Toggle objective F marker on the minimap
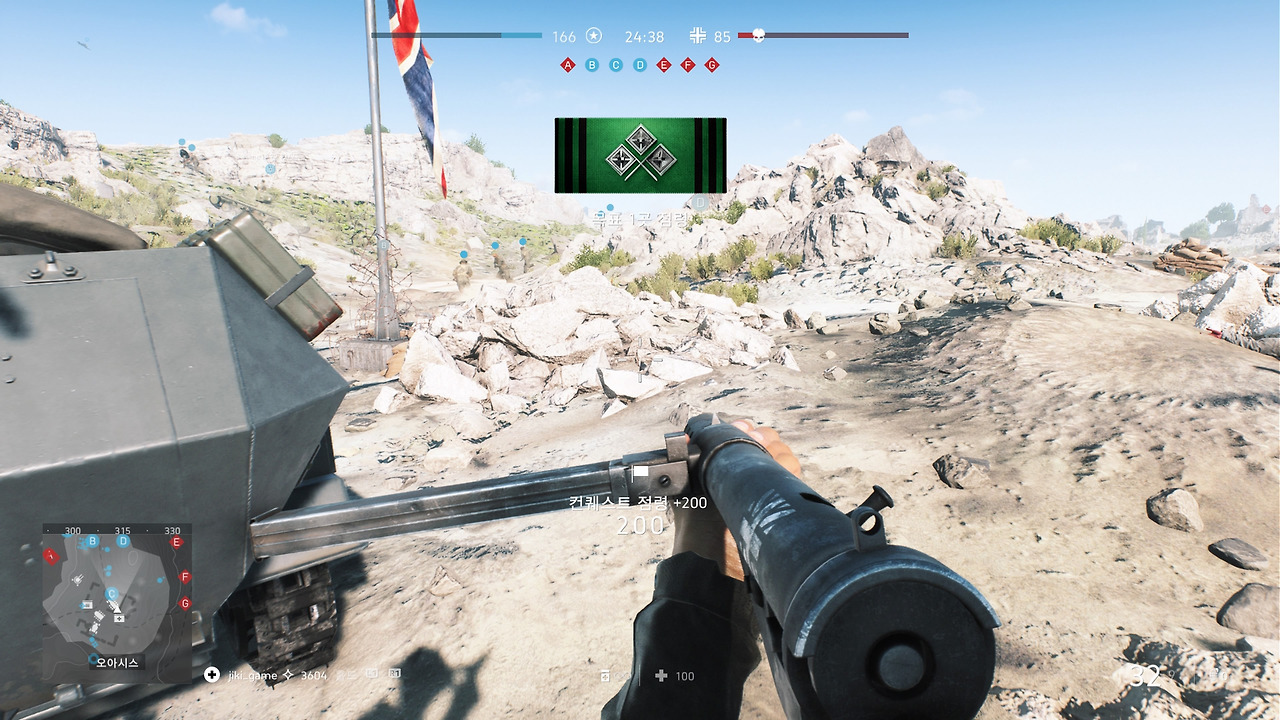Image resolution: width=1280 pixels, height=720 pixels. point(185,577)
